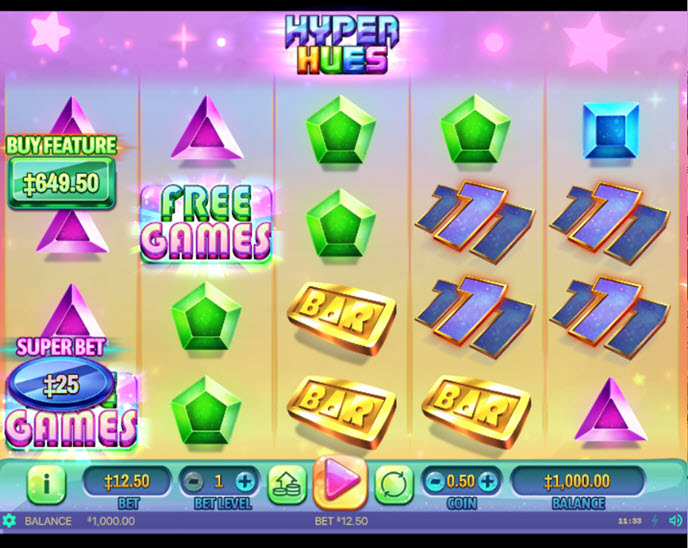Toggle quick spin lightning bolt icon
Screen dimensions: 688x548
coord(655,521)
